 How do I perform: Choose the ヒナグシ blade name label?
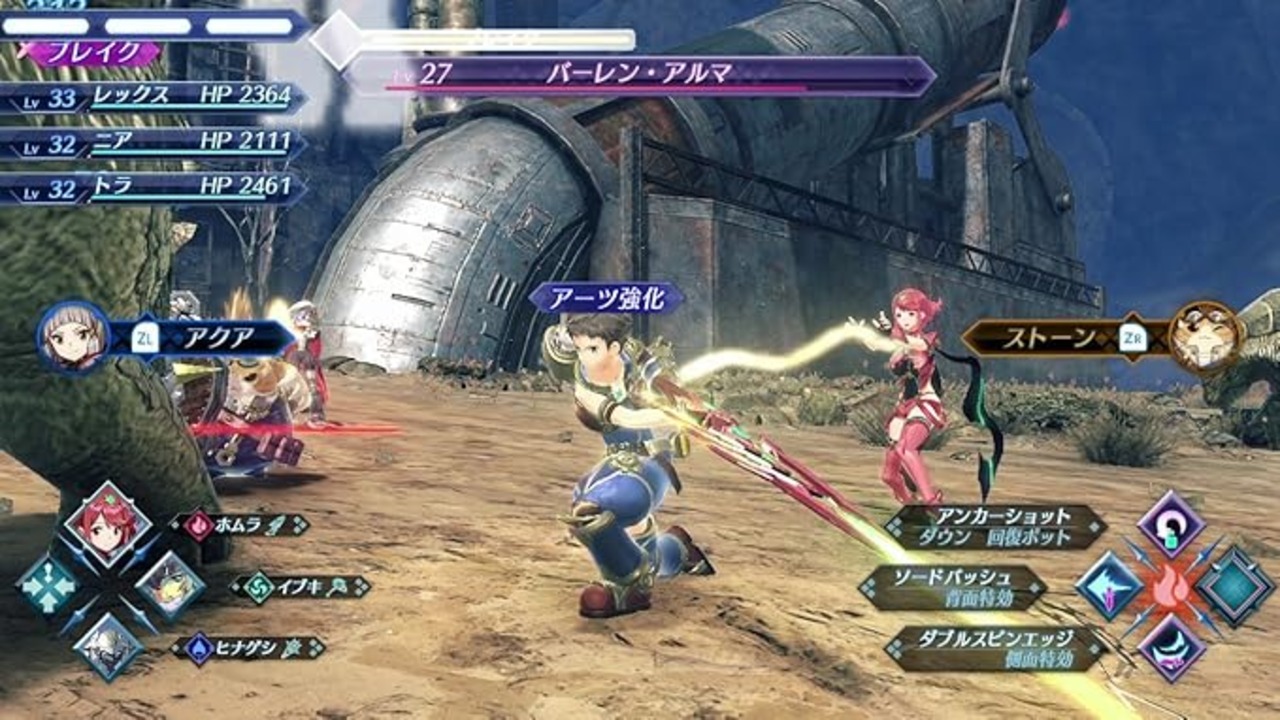tap(248, 648)
